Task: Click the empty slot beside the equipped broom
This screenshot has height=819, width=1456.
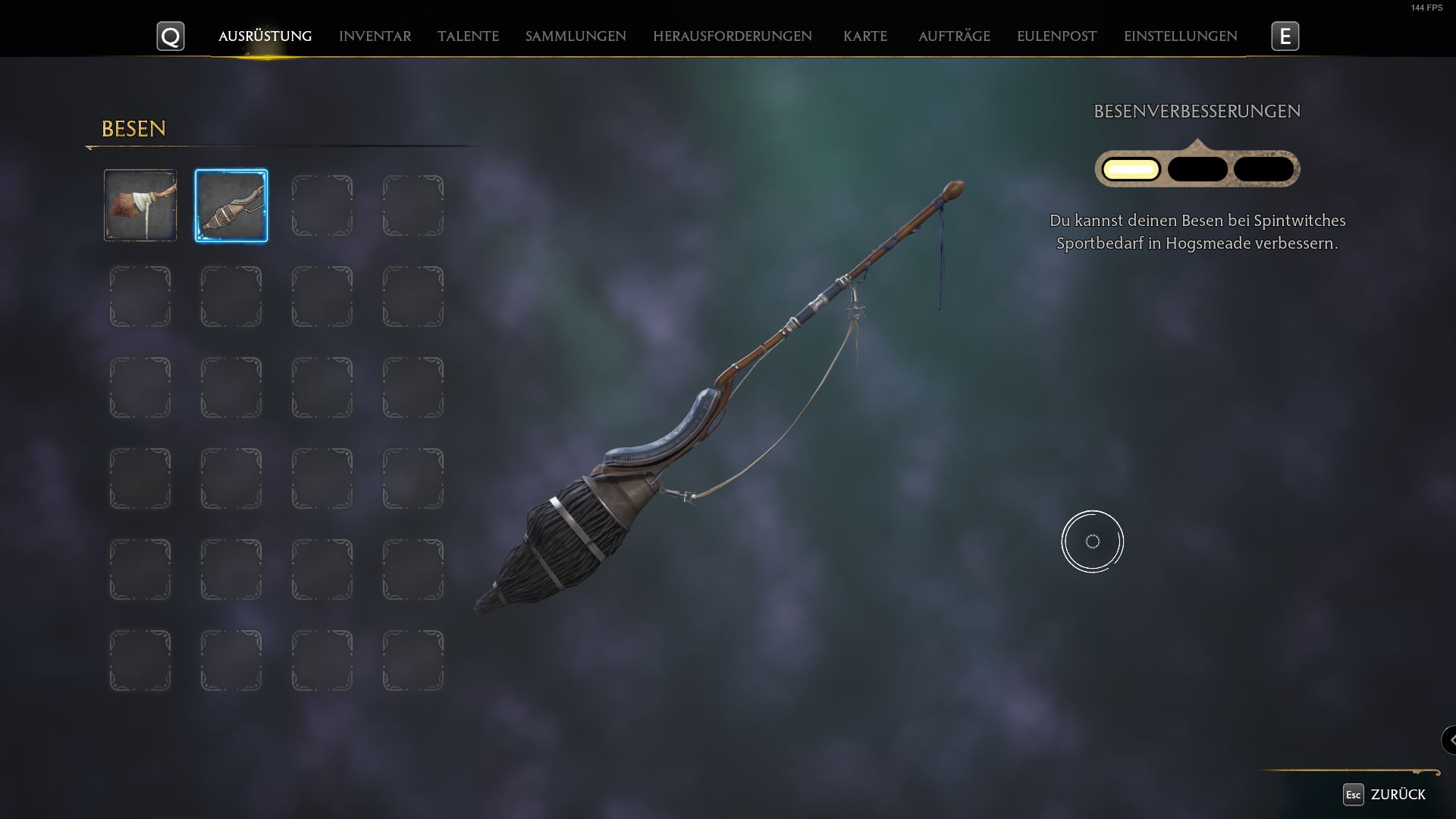Action: (x=322, y=205)
